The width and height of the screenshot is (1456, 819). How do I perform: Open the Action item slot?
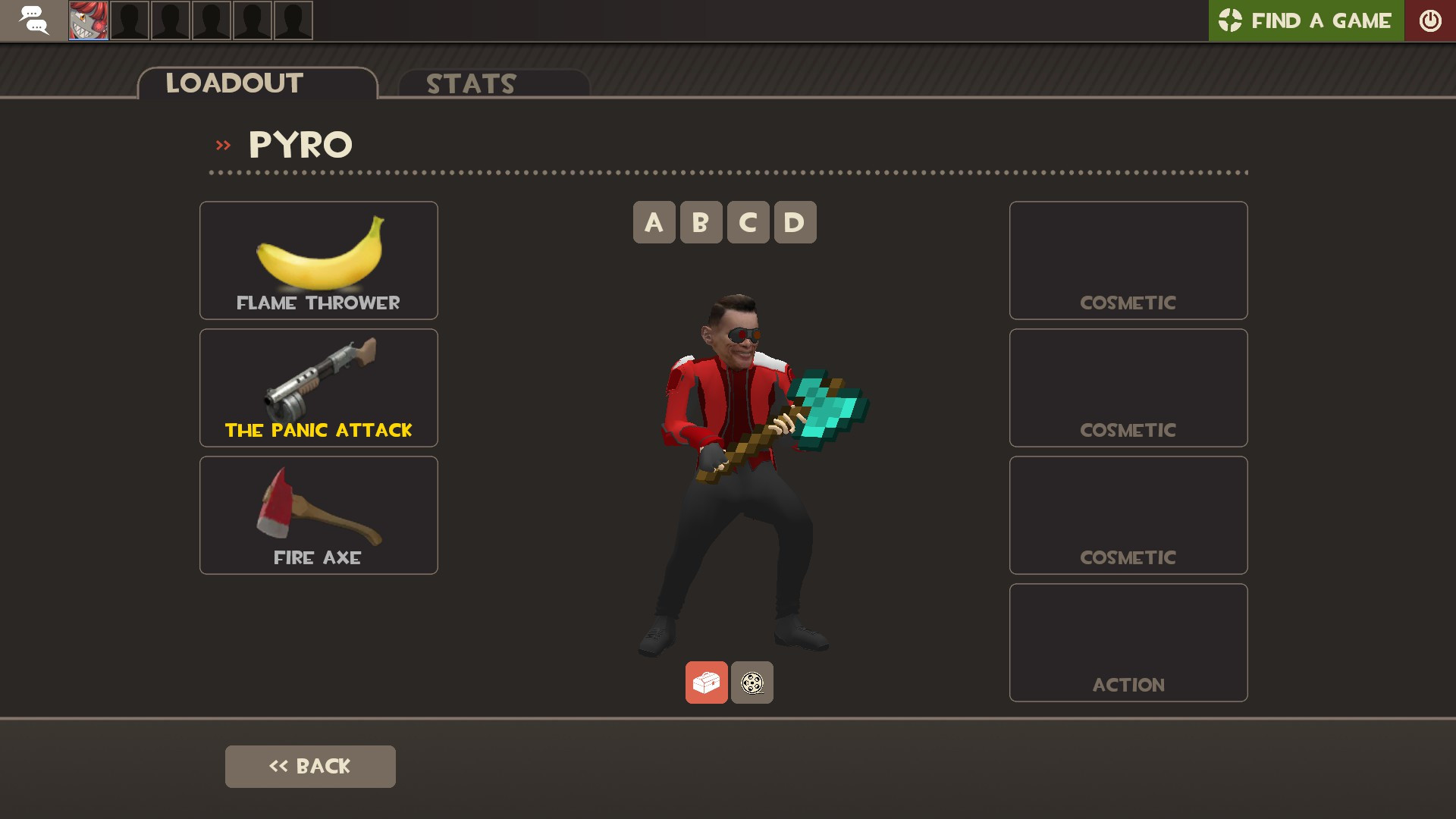click(x=1128, y=642)
